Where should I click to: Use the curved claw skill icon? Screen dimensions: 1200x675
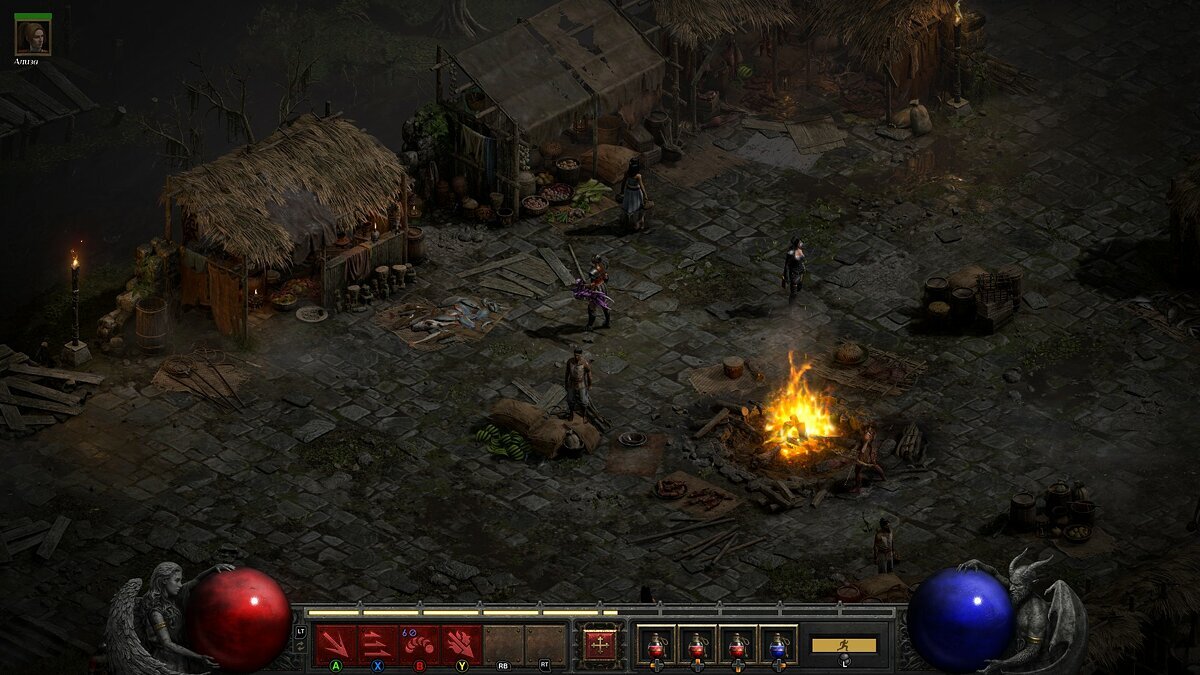(420, 643)
